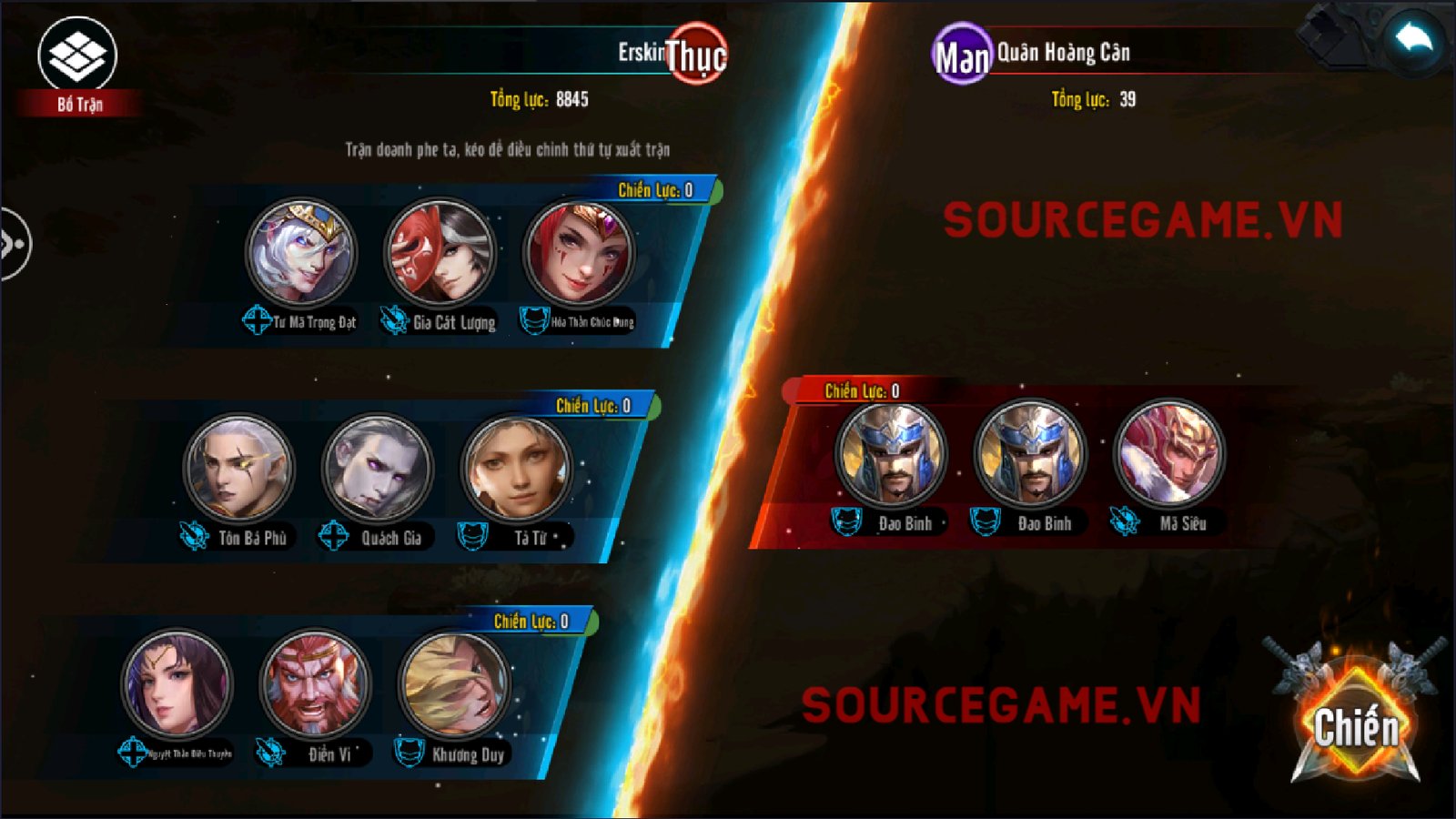The height and width of the screenshot is (819, 1456).
Task: Go back using the return arrow
Action: tap(1413, 39)
